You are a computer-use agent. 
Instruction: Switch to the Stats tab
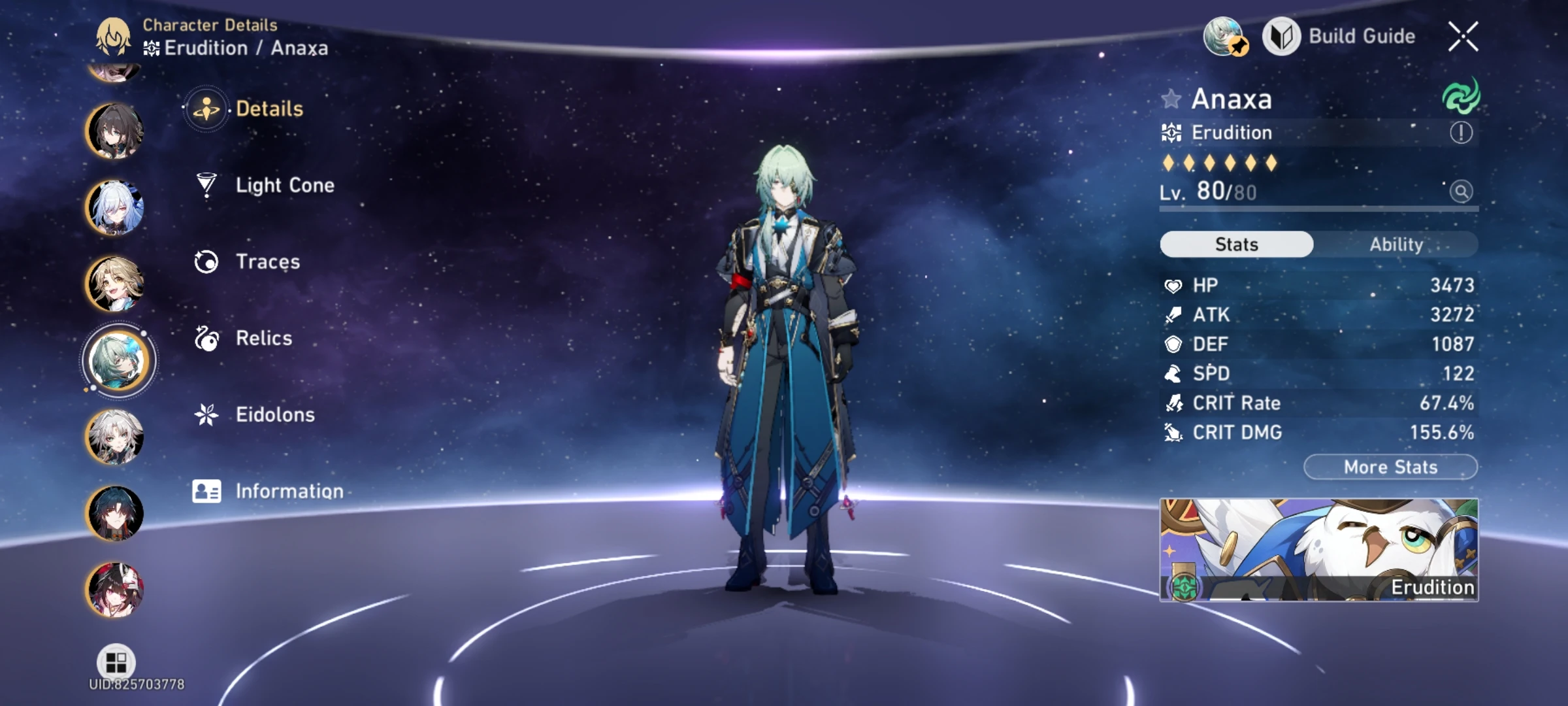click(x=1236, y=244)
